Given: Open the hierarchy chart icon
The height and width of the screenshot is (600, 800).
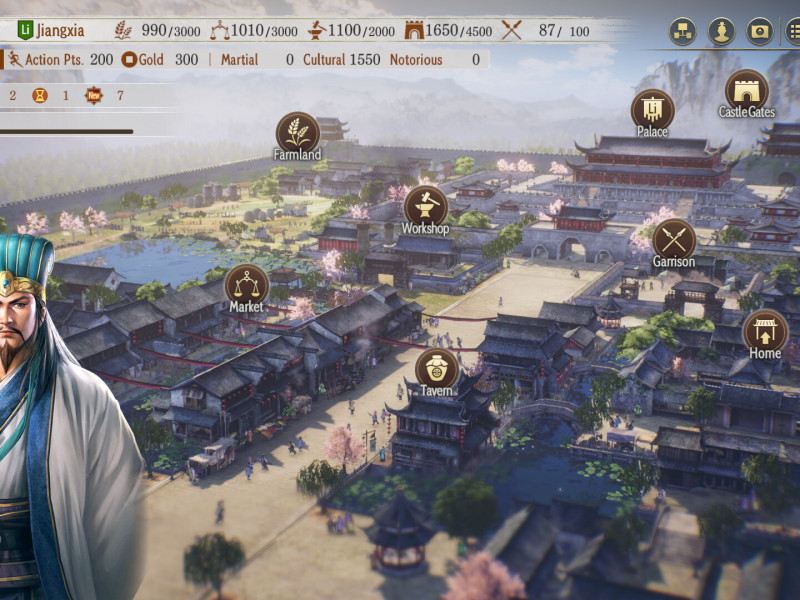Looking at the screenshot, I should pyautogui.click(x=683, y=32).
